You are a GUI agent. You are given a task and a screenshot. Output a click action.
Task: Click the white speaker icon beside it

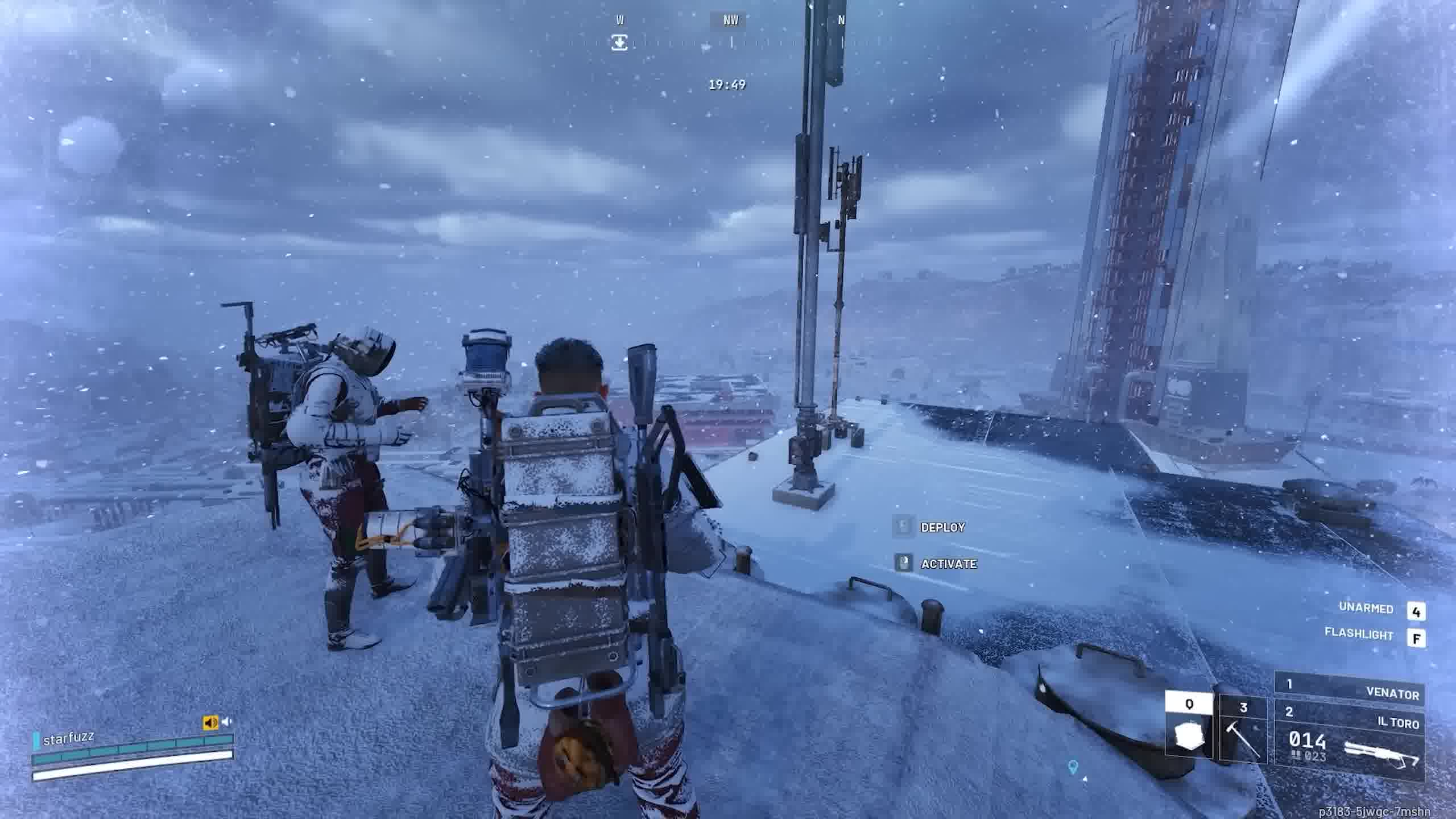(x=227, y=722)
